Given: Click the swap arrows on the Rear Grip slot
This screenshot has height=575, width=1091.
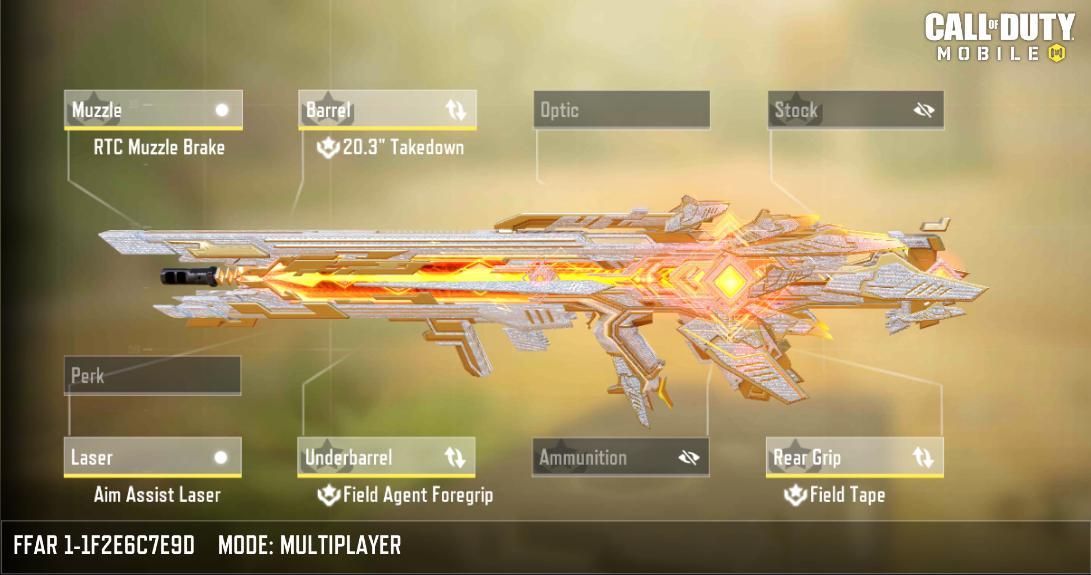Looking at the screenshot, I should (922, 458).
